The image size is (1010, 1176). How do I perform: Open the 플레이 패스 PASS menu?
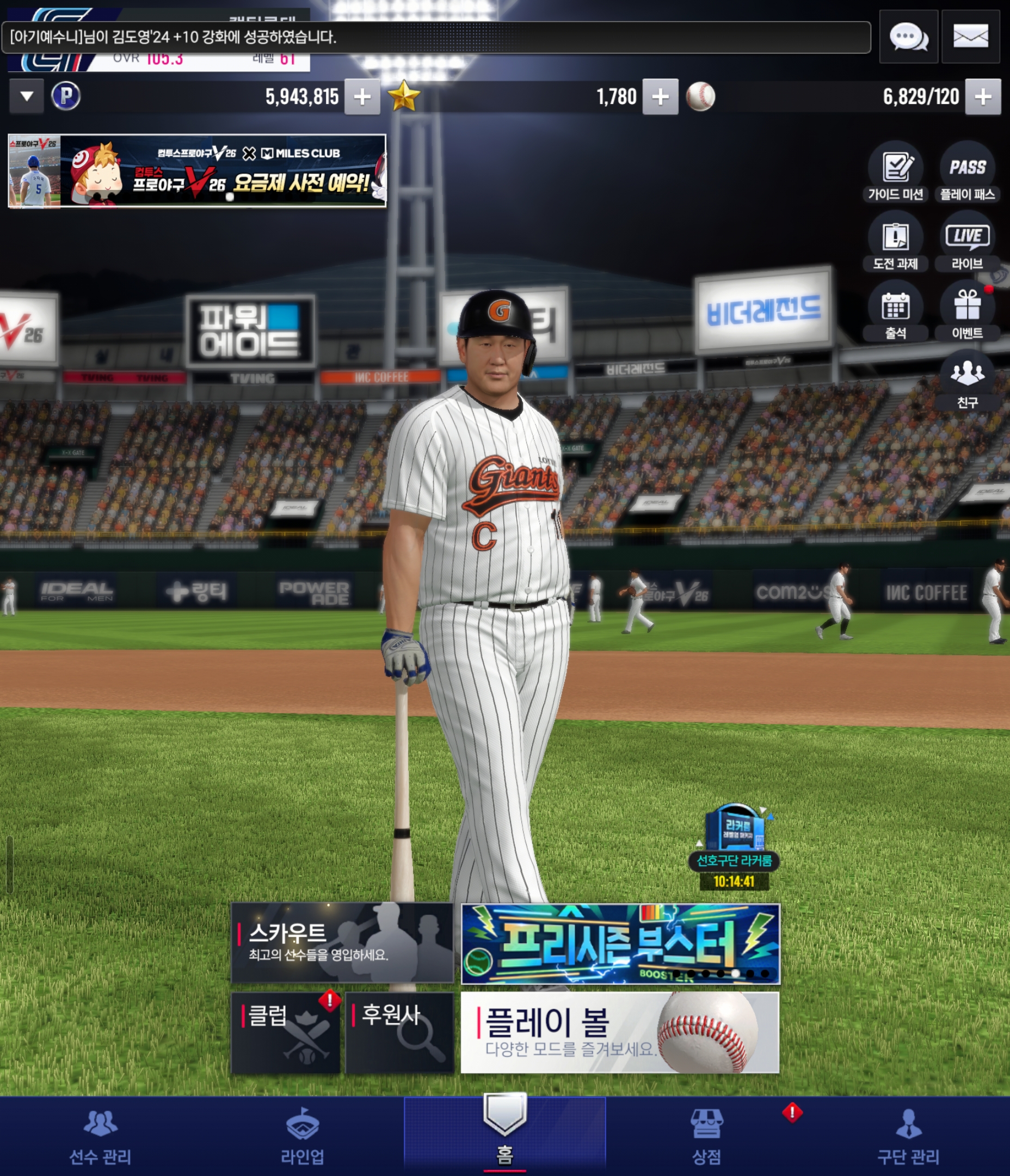tap(968, 173)
